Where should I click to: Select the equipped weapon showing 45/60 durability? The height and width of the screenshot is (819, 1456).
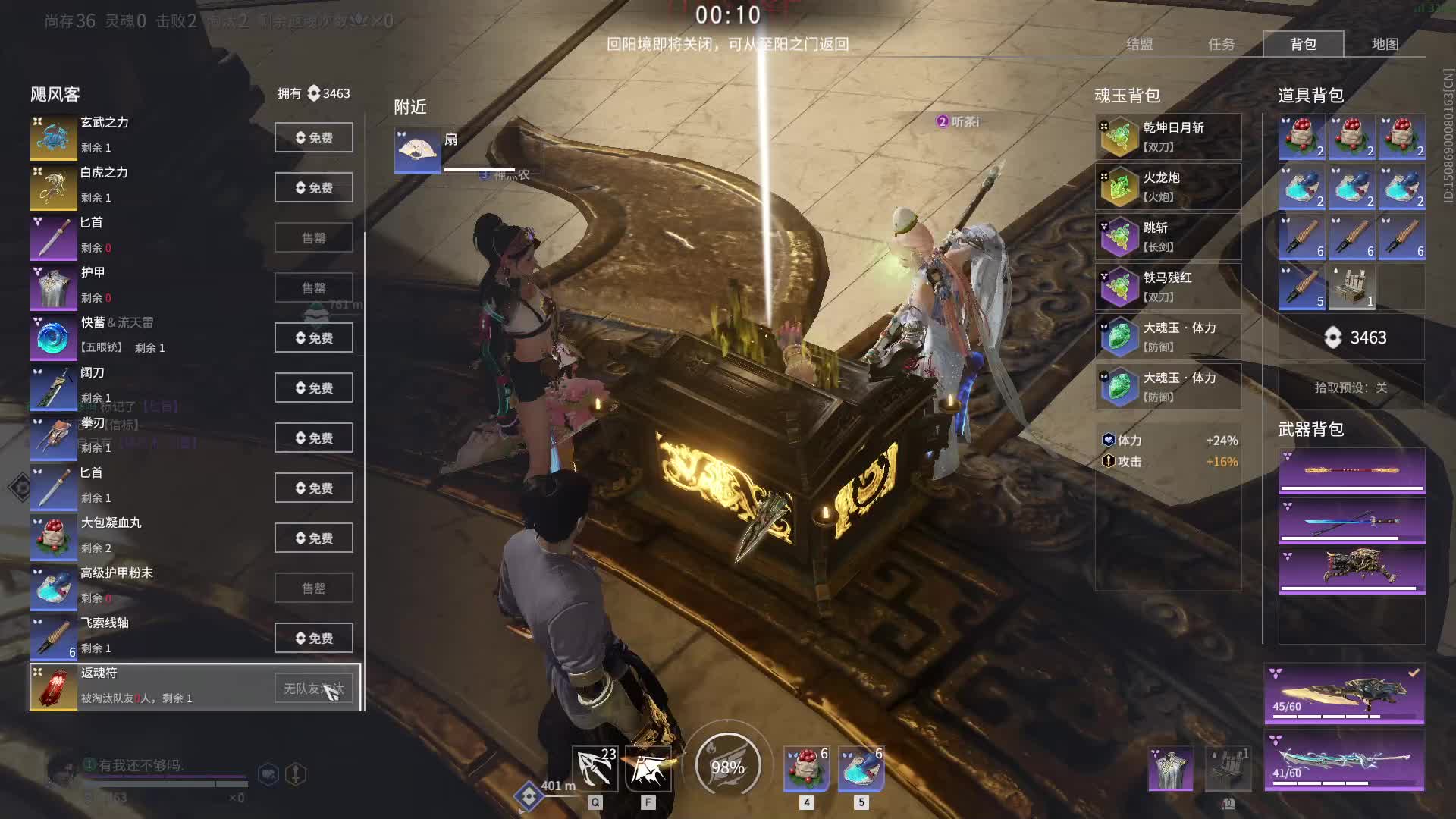point(1344,695)
